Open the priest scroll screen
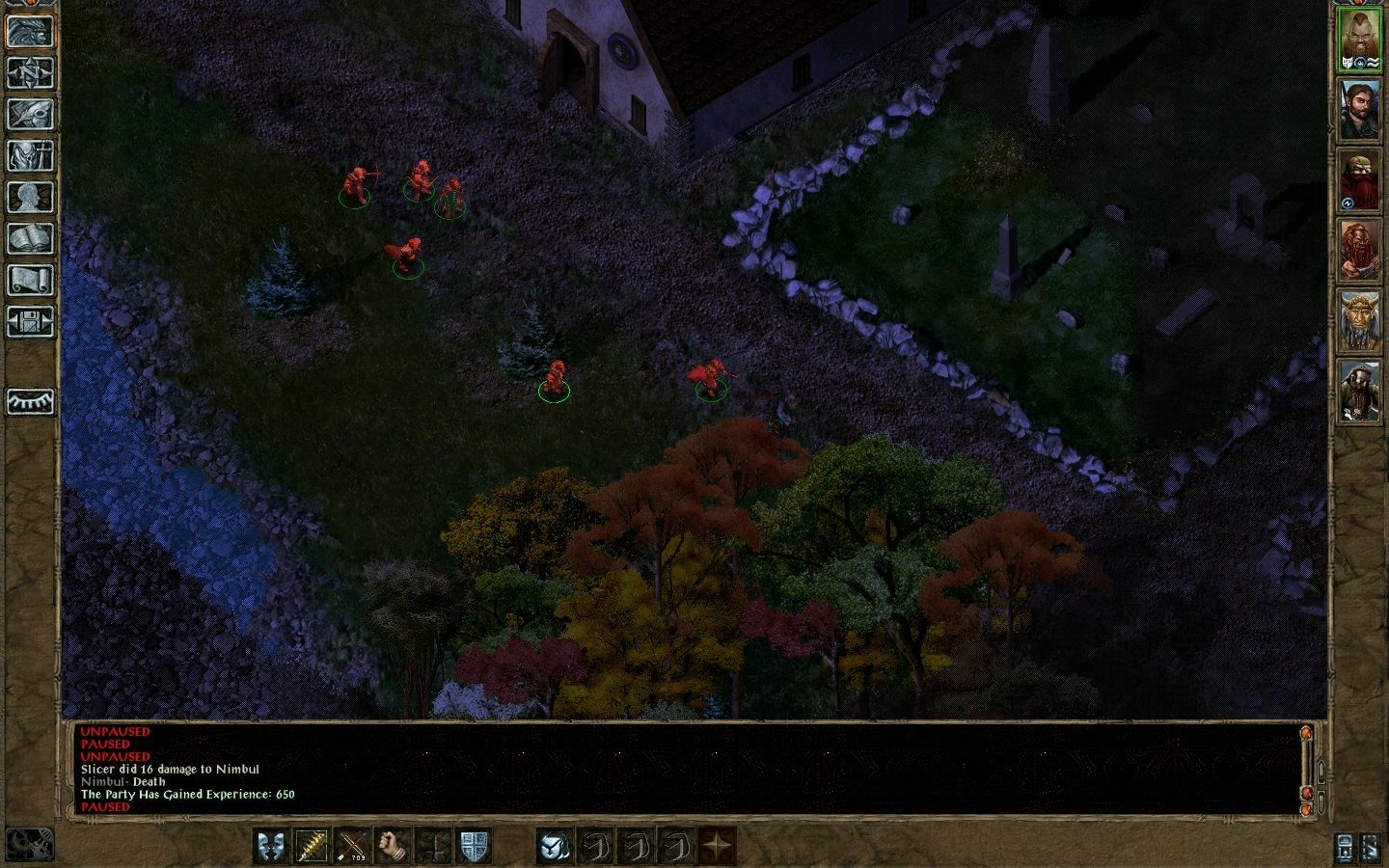 30,280
